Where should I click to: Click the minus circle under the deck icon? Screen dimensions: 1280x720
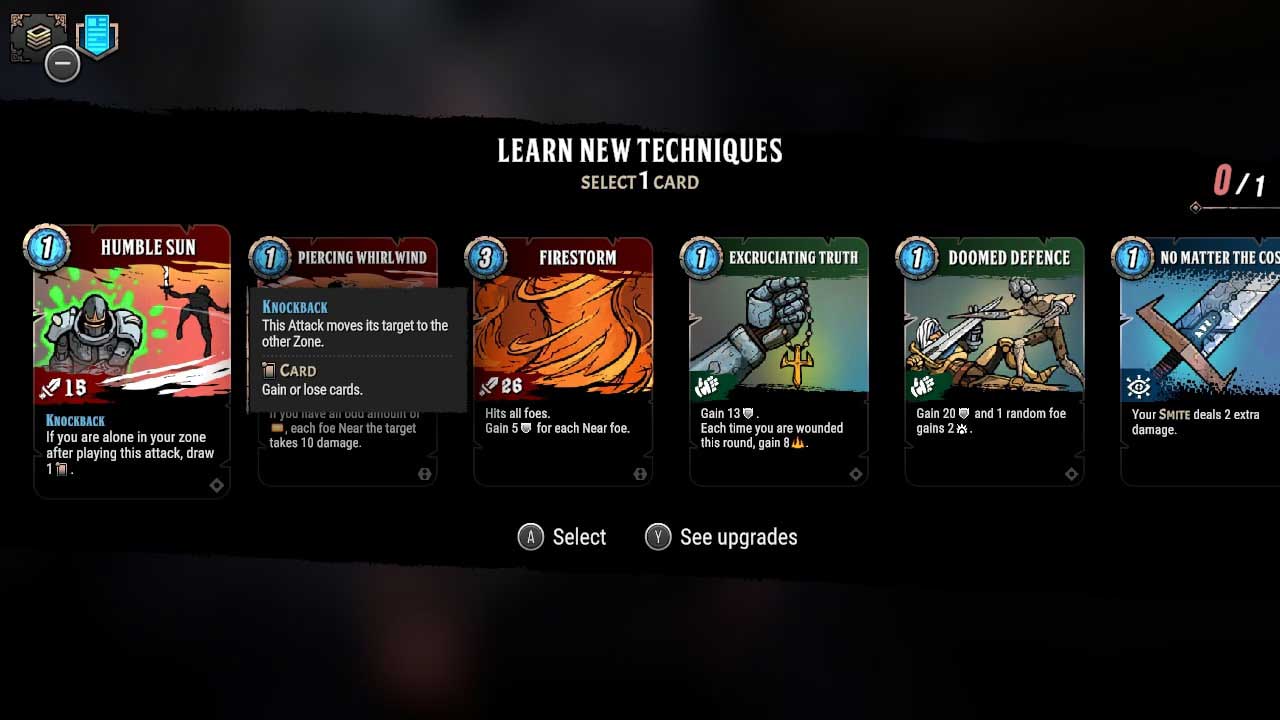(x=62, y=63)
